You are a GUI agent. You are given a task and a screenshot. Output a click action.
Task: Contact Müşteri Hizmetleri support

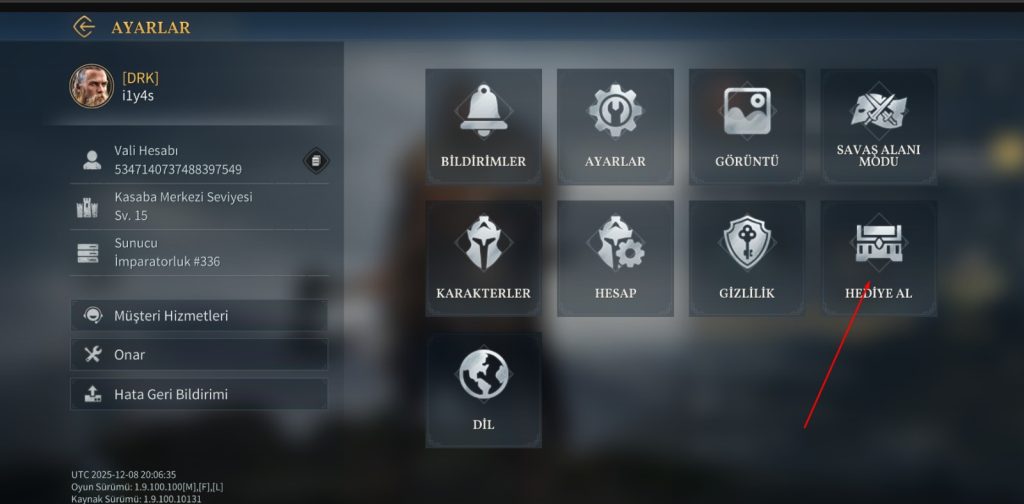(x=199, y=316)
